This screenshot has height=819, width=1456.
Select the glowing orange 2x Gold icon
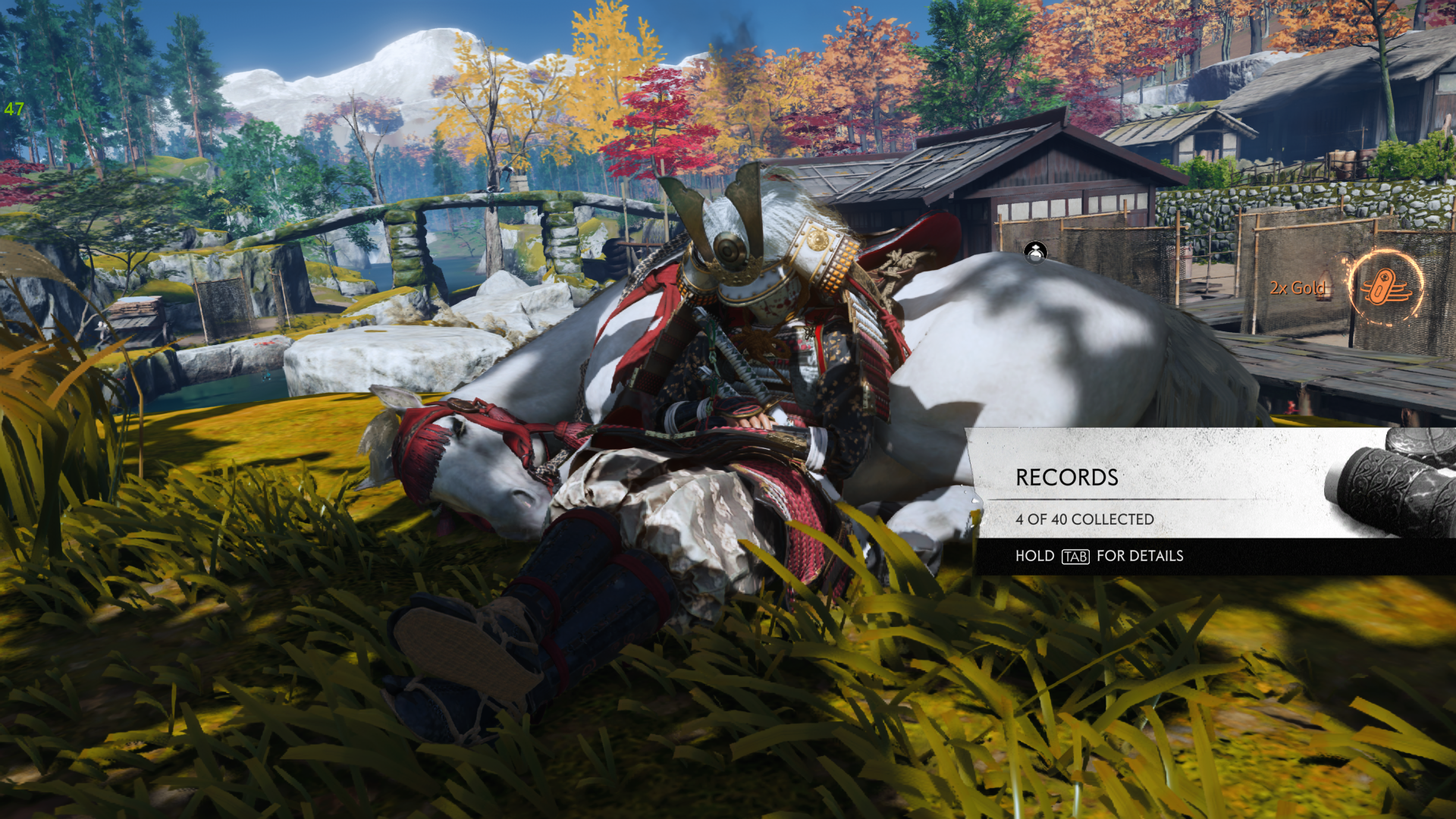pos(1385,287)
